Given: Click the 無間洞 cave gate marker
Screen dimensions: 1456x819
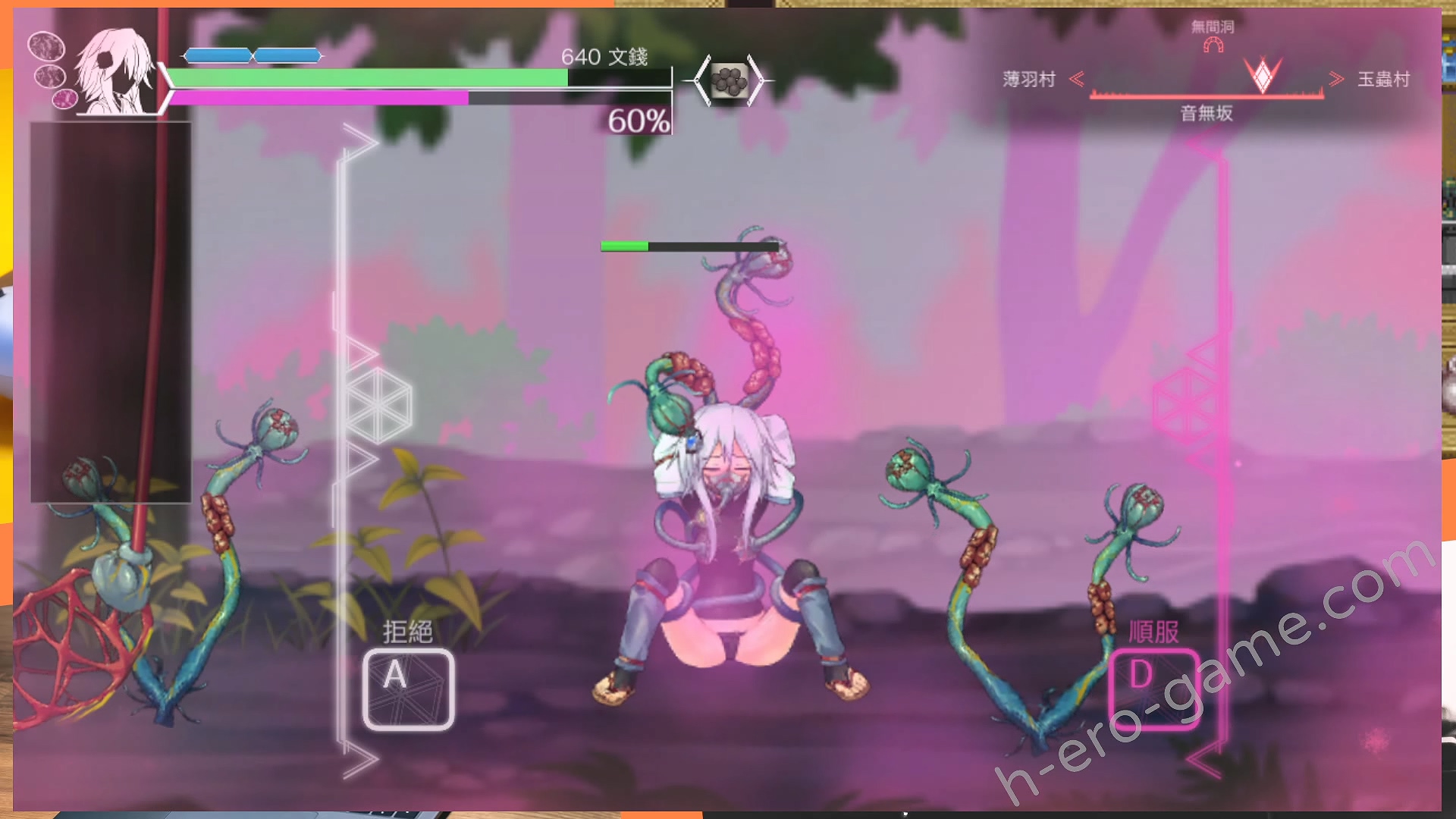Looking at the screenshot, I should click(x=1213, y=45).
